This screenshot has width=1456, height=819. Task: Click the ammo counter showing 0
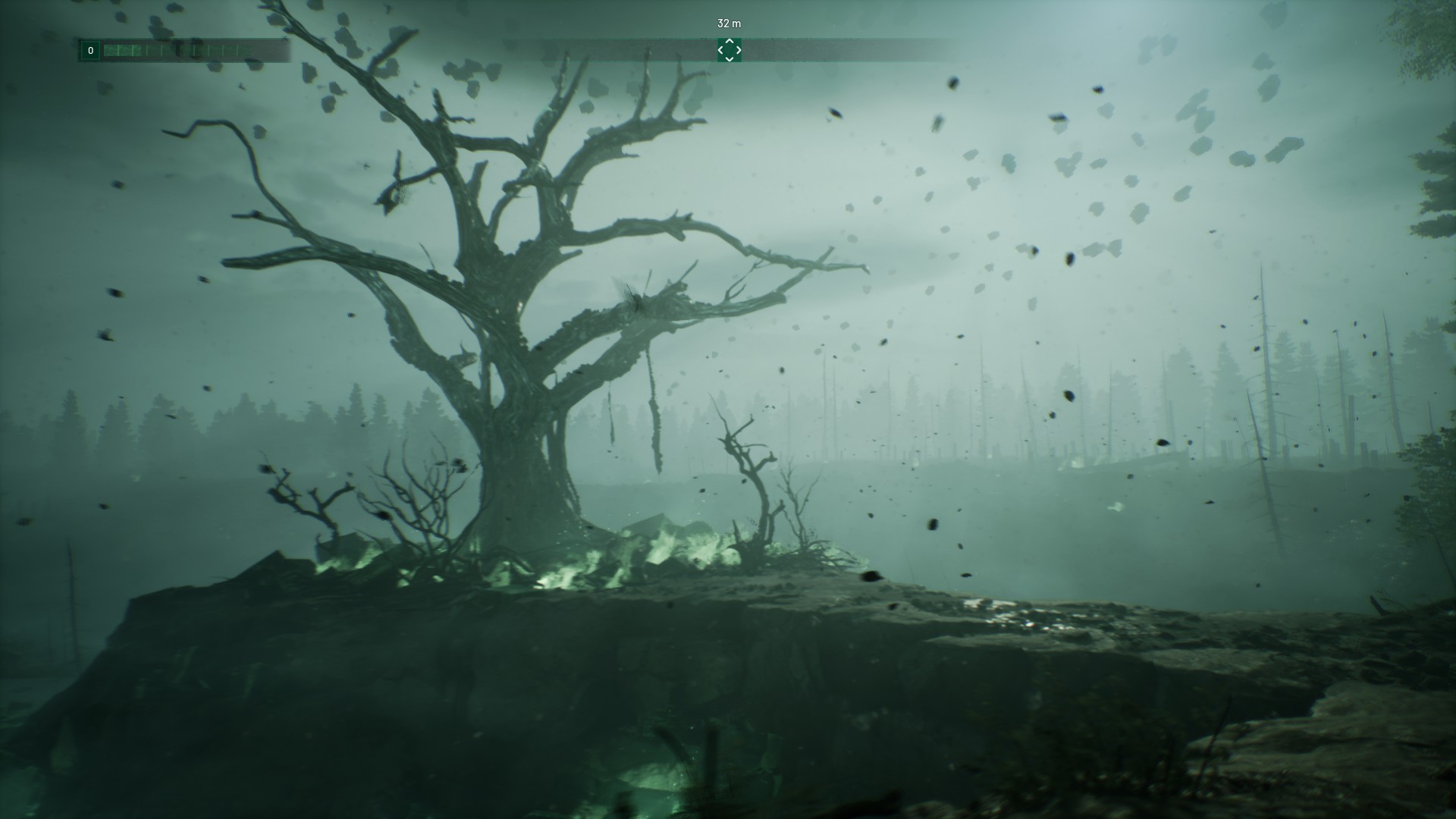91,51
